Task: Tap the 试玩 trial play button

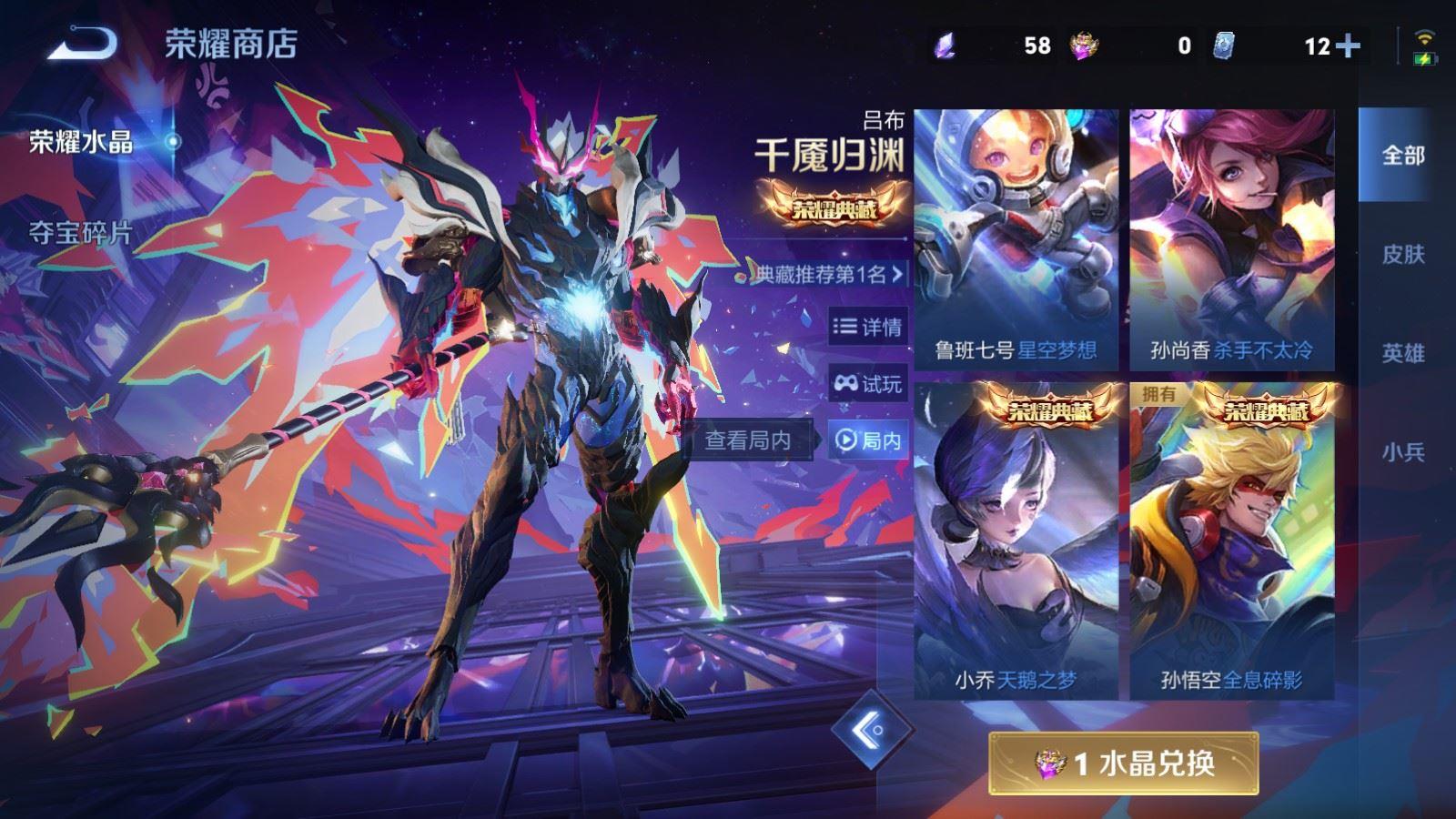Action: coord(868,384)
